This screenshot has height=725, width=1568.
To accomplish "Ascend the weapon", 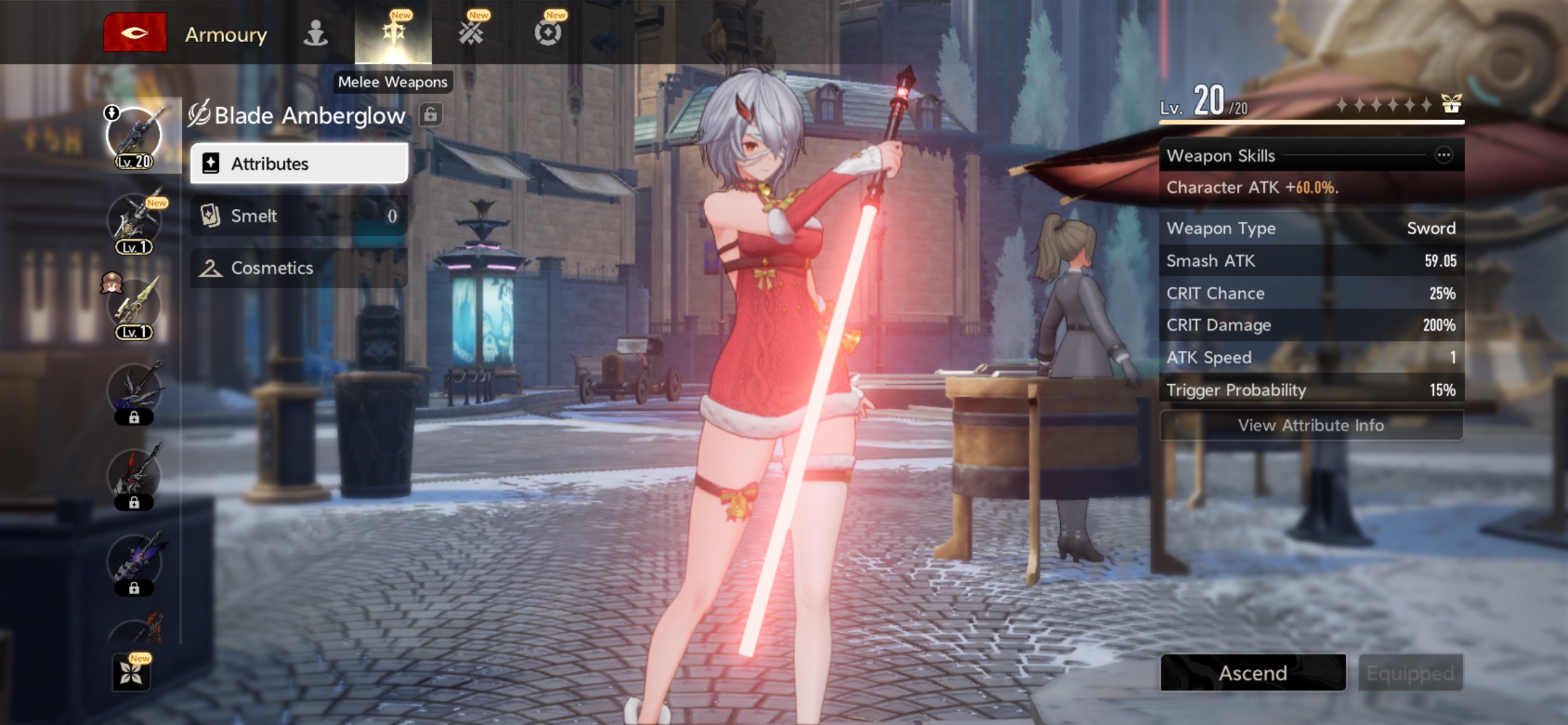I will click(1253, 673).
